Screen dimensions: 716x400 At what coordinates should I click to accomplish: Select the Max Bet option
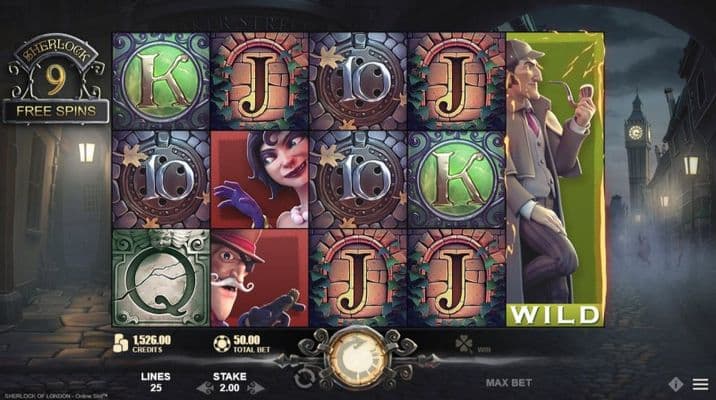click(x=507, y=383)
